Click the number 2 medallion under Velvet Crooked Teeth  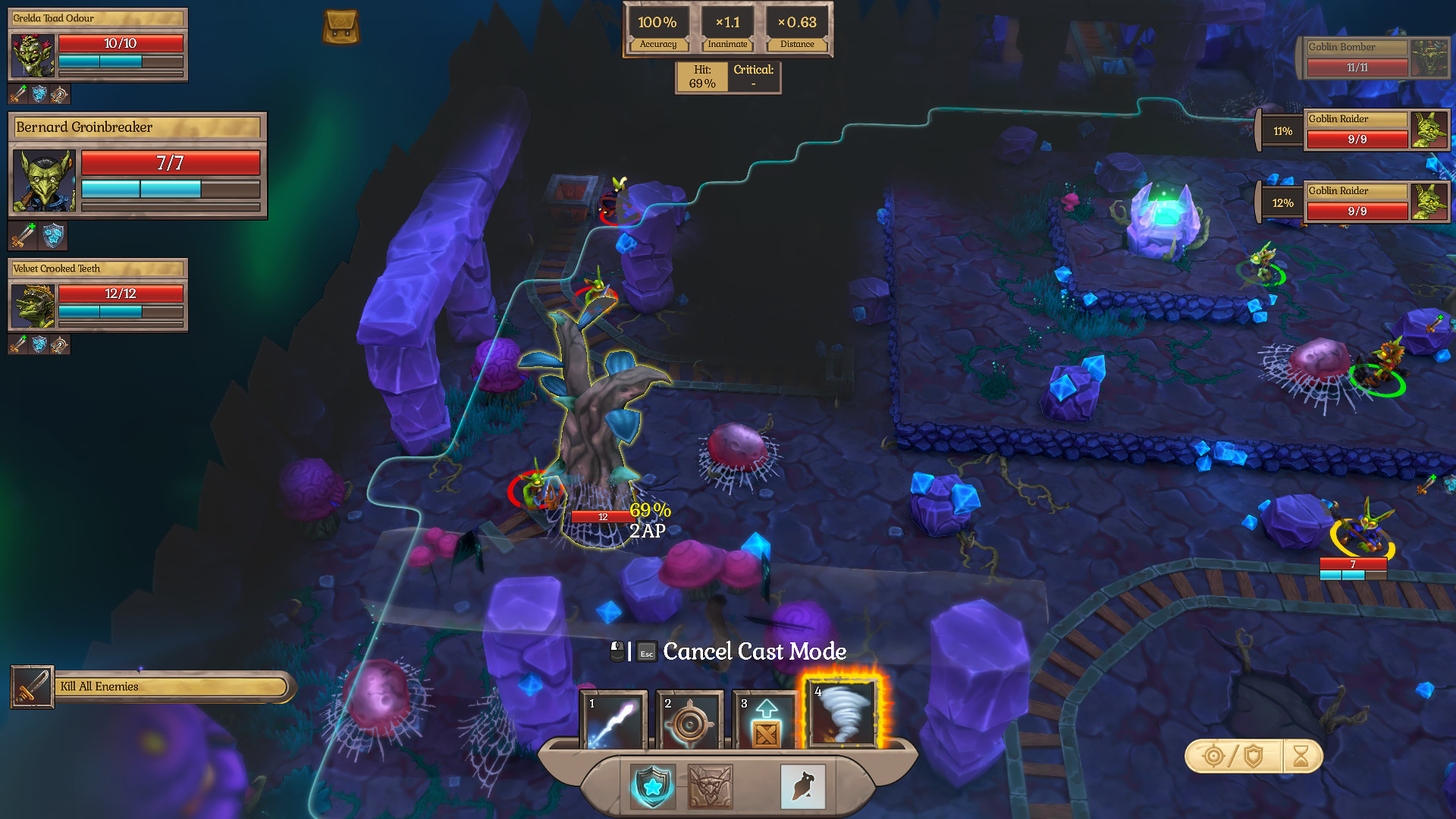tap(58, 346)
